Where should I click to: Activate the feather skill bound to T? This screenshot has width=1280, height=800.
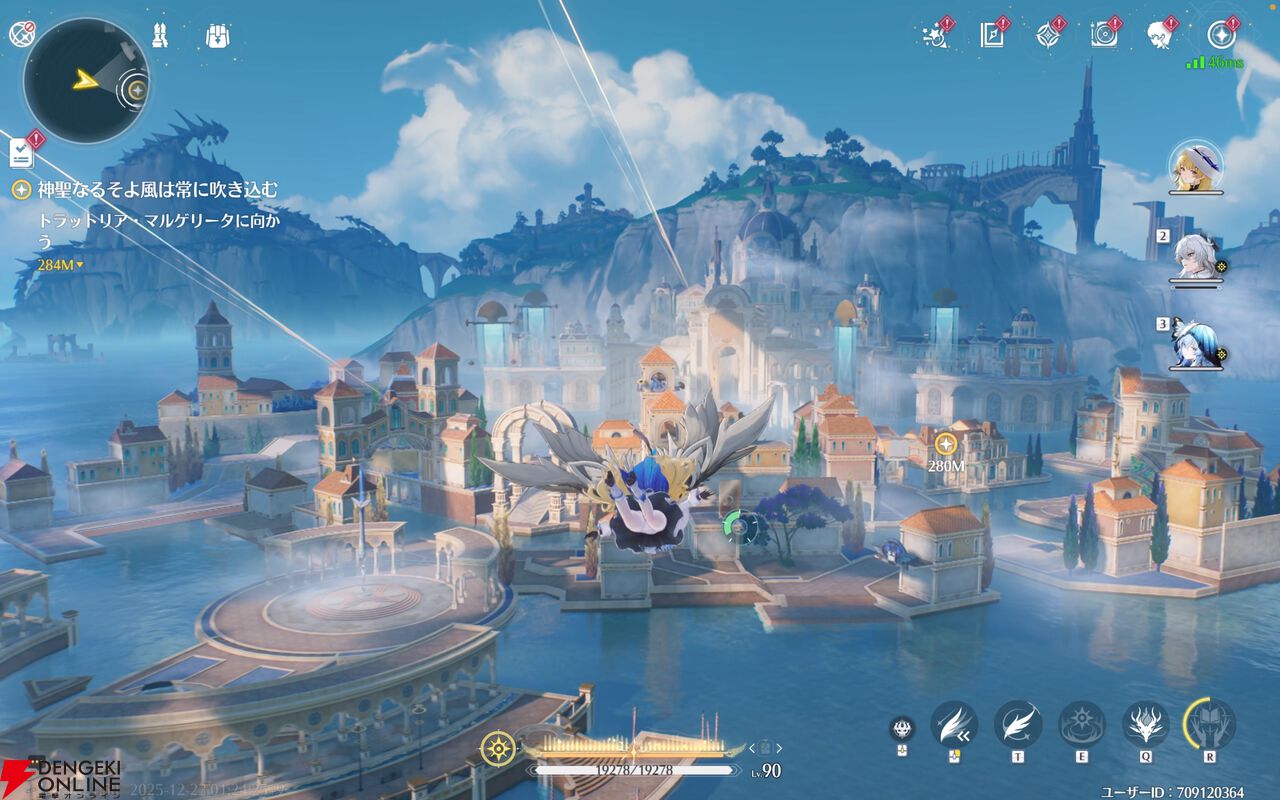click(x=1018, y=724)
